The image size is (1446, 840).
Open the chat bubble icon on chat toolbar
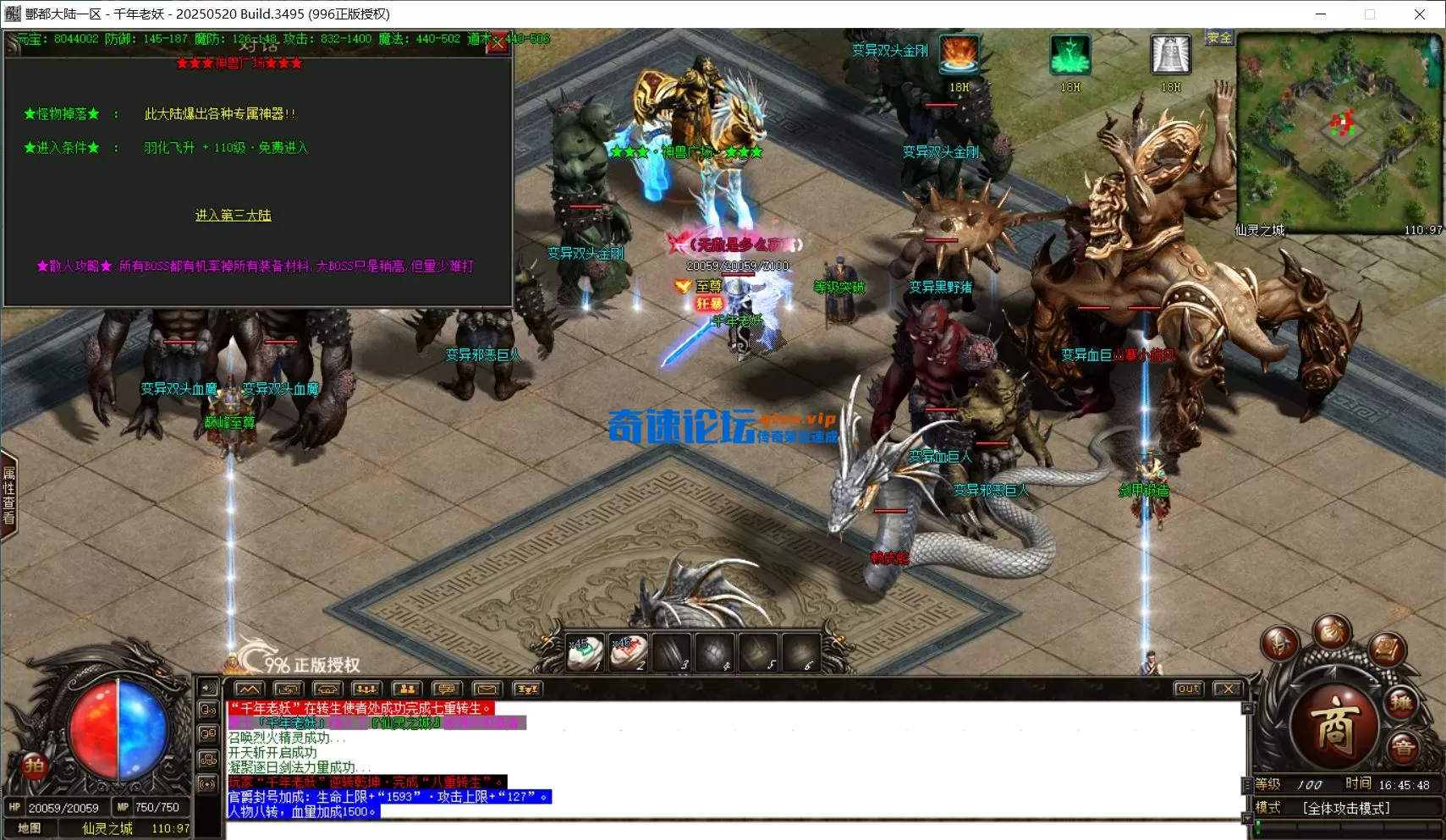[447, 689]
